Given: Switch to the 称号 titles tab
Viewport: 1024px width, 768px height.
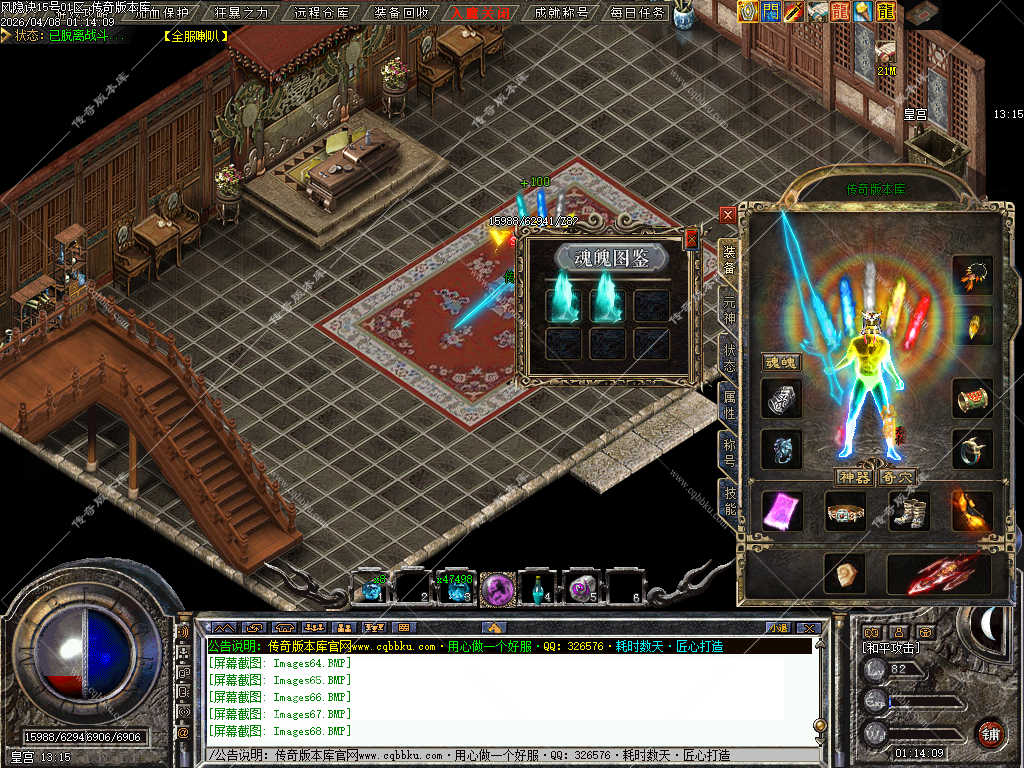Looking at the screenshot, I should 729,452.
